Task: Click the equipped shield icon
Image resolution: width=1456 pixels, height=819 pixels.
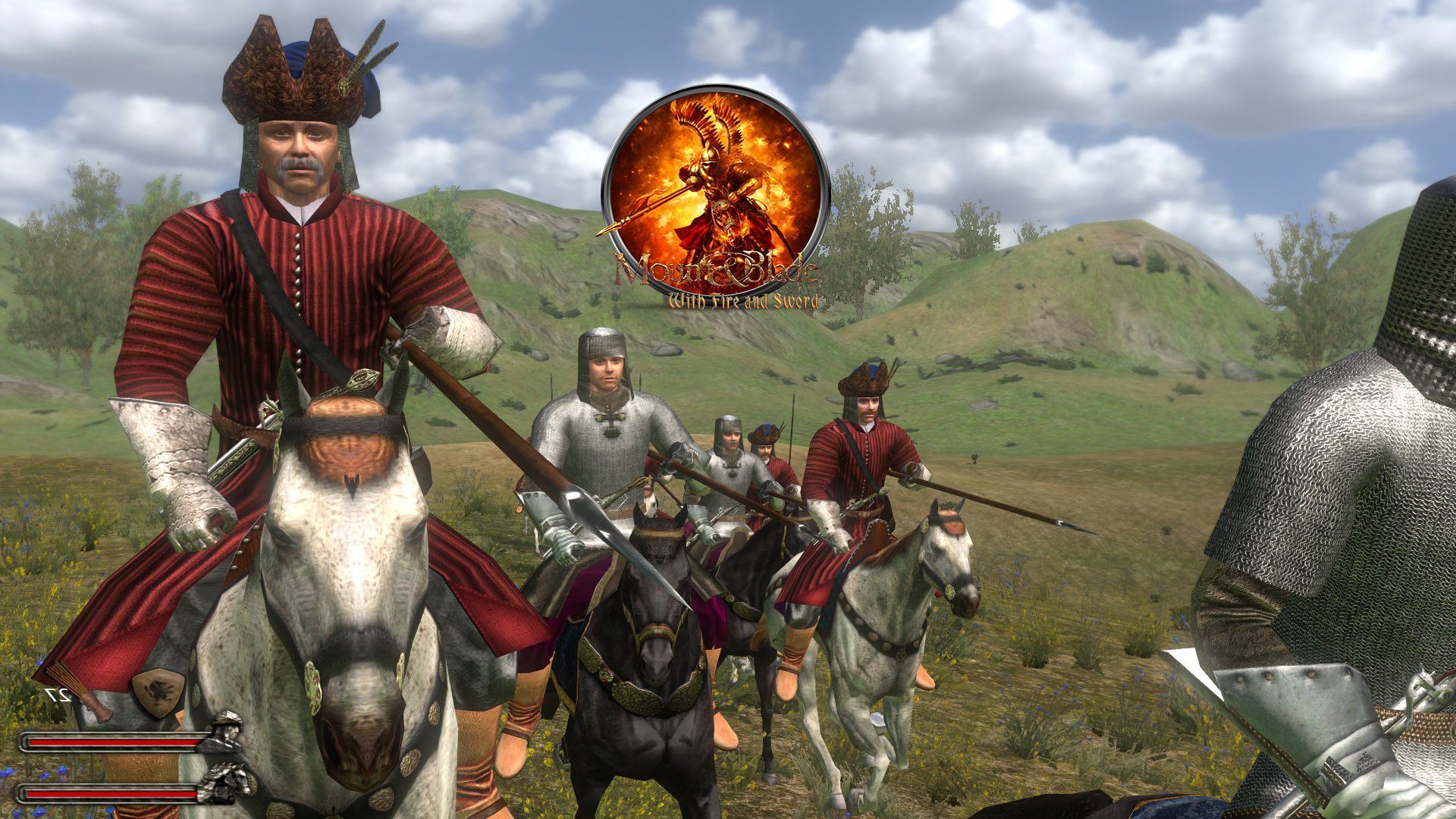Action: click(x=158, y=692)
